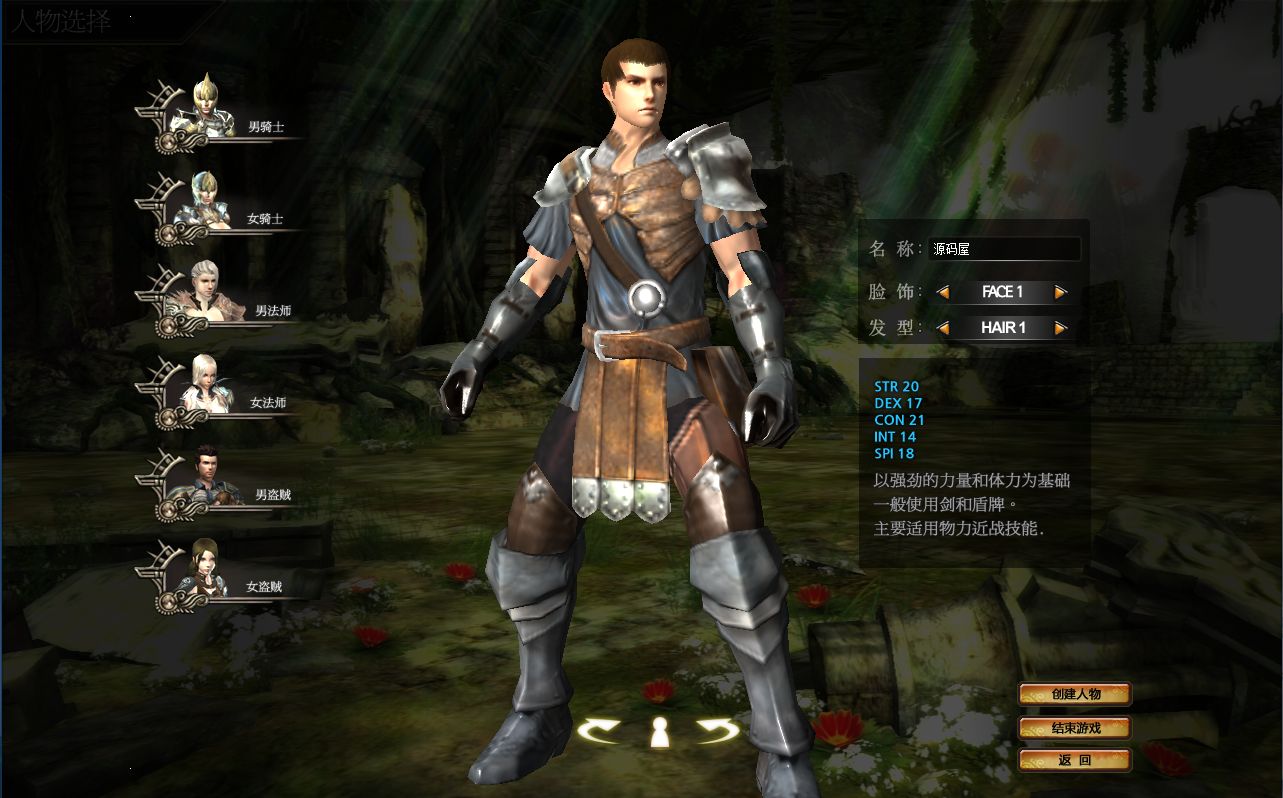Click the right arrow beside FACE 1
The width and height of the screenshot is (1283, 798).
pyautogui.click(x=1063, y=292)
